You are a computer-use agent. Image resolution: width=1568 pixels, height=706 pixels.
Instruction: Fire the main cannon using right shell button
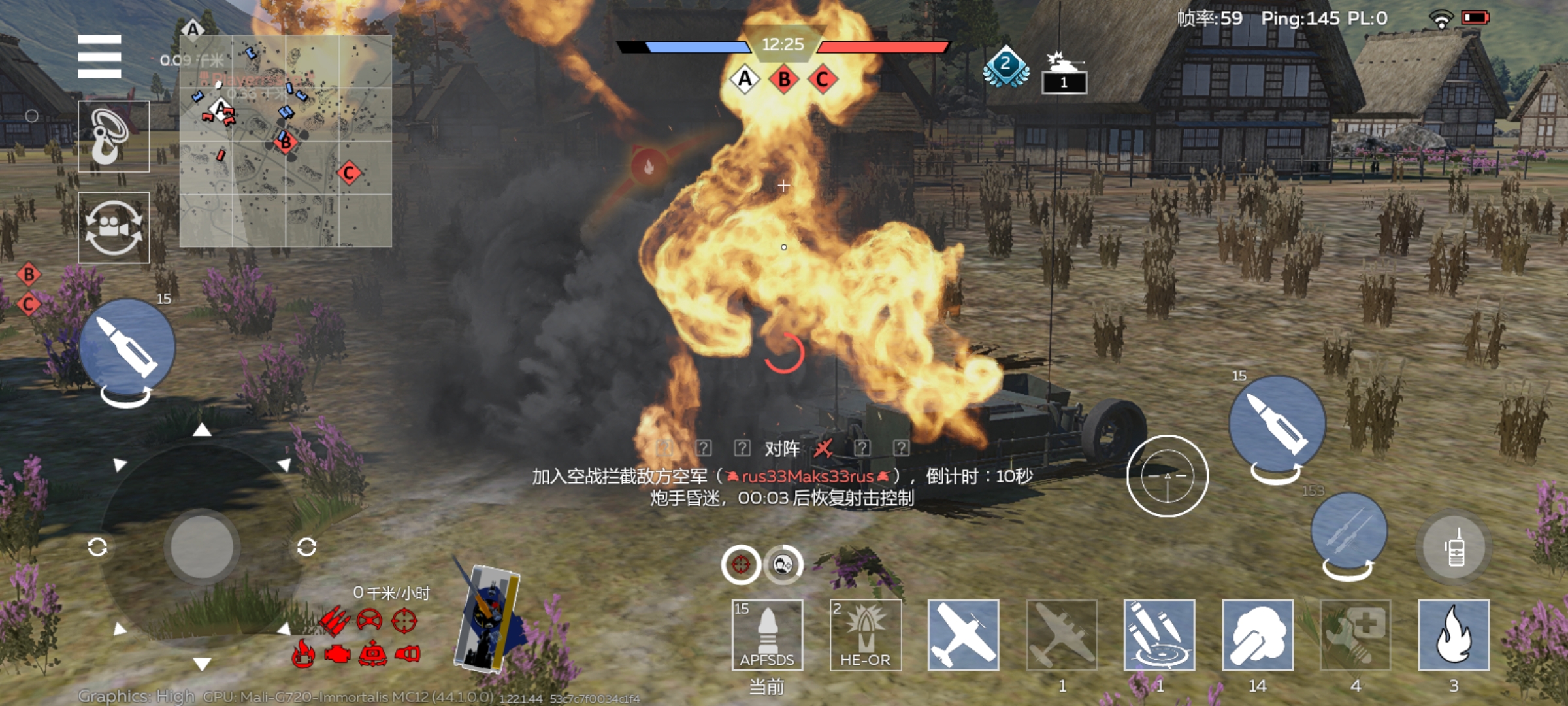click(1277, 424)
